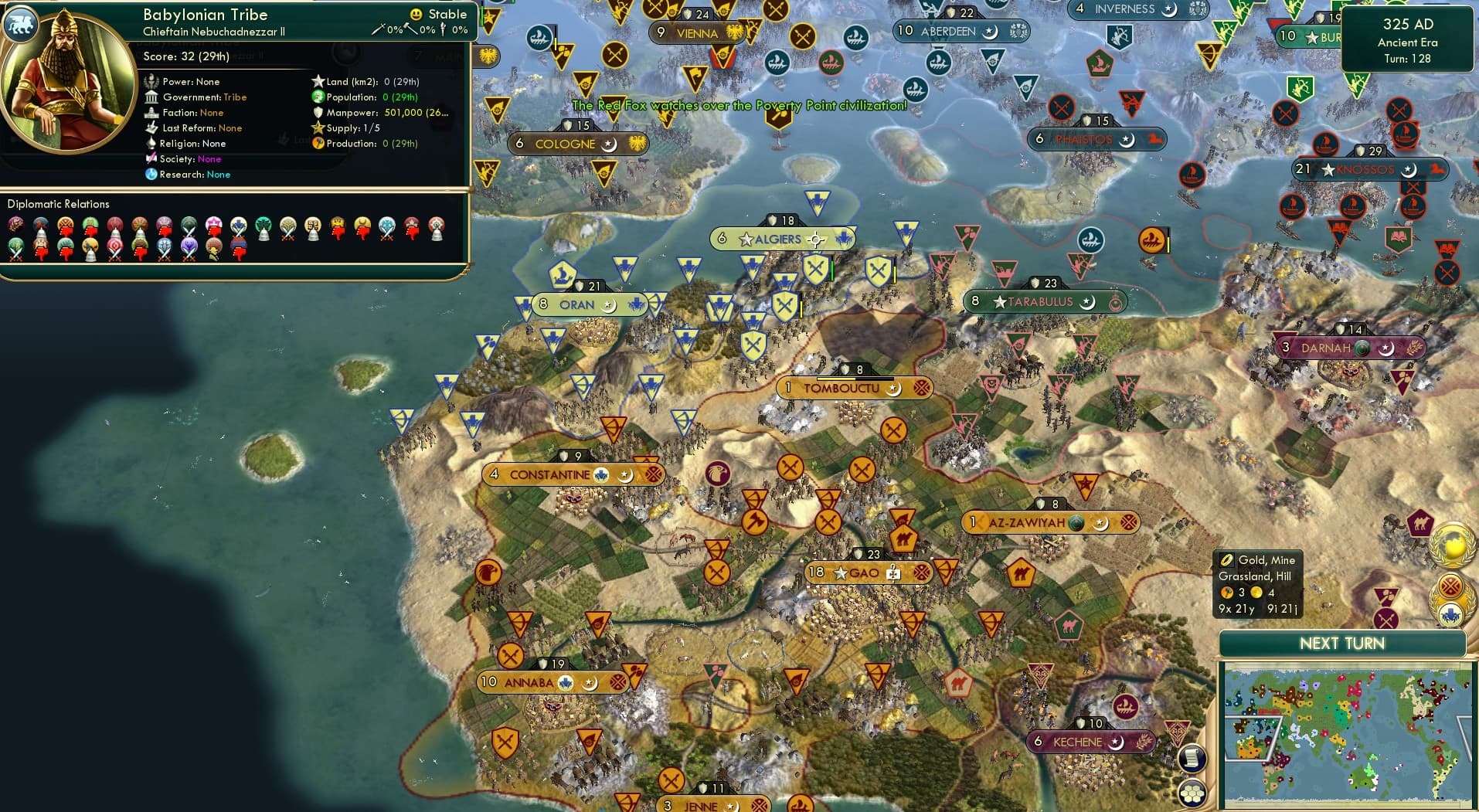Click the Production hammer icon
This screenshot has width=1479, height=812.
tap(316, 143)
